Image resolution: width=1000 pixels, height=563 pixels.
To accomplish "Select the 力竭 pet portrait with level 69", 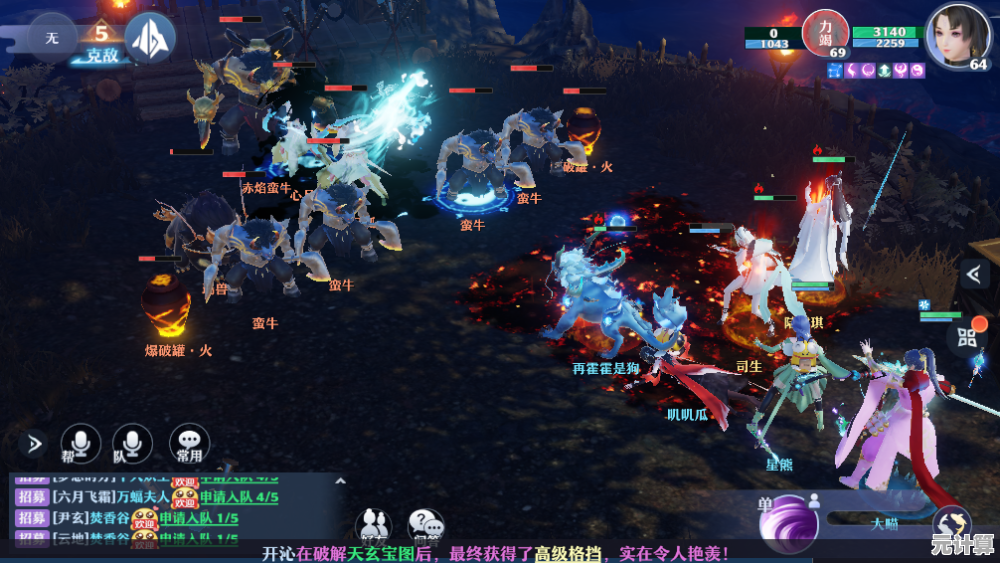I will 825,34.
